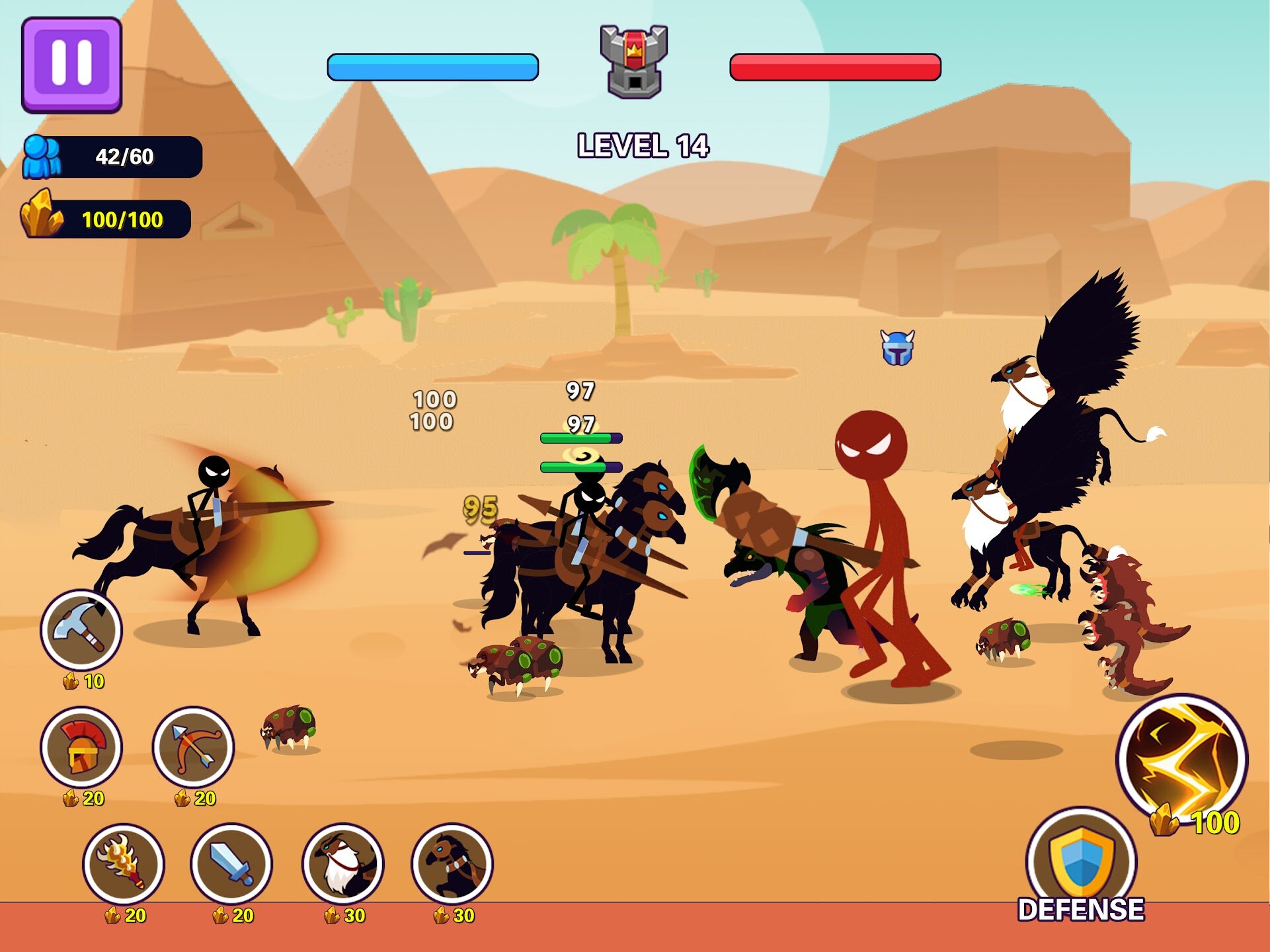This screenshot has height=952, width=1270.
Task: Summon the Spartan helmet unit
Action: 81,747
